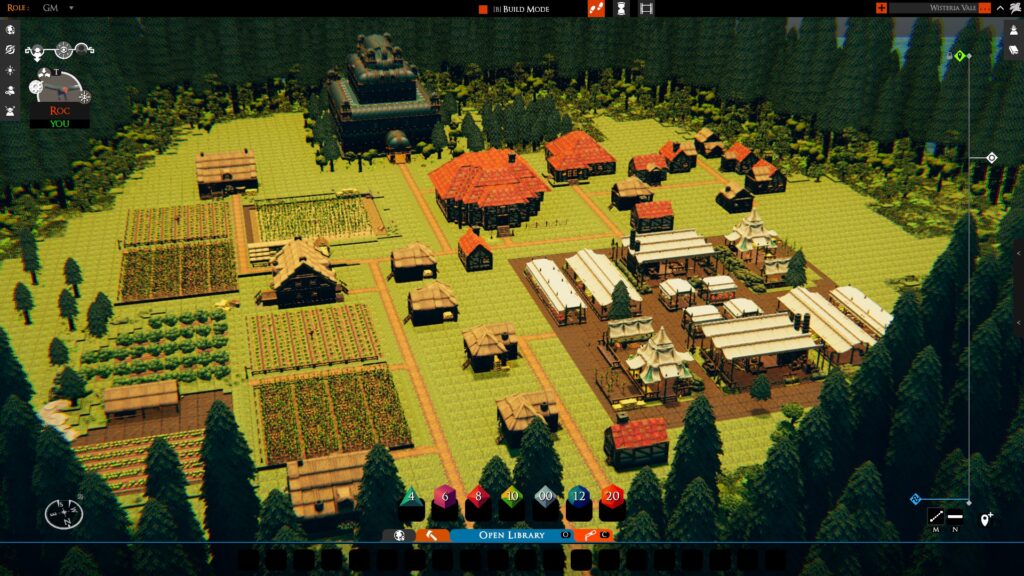Click the hourglass turn mode icon

(621, 9)
